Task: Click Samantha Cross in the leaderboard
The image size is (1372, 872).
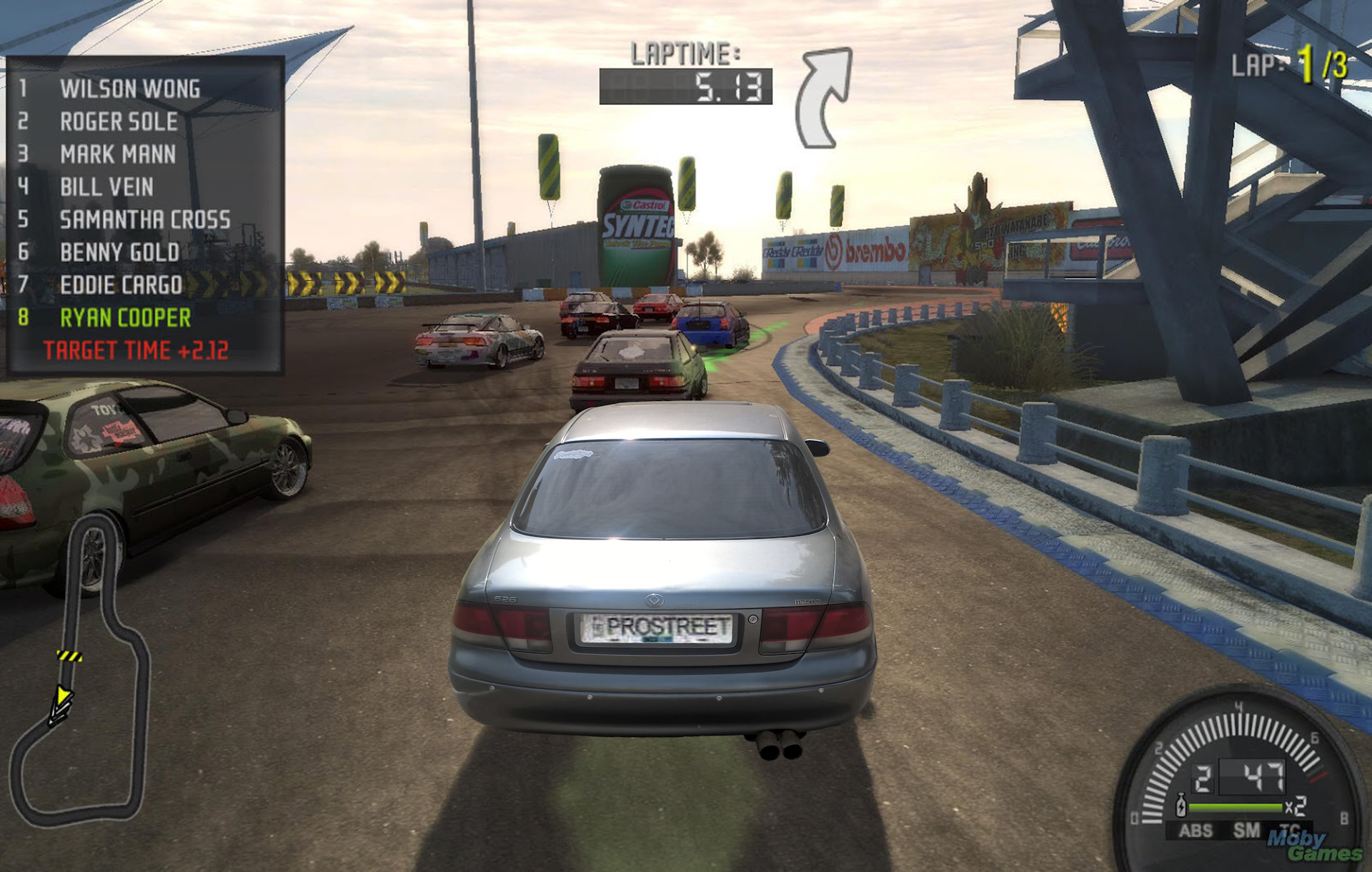Action: pos(145,219)
